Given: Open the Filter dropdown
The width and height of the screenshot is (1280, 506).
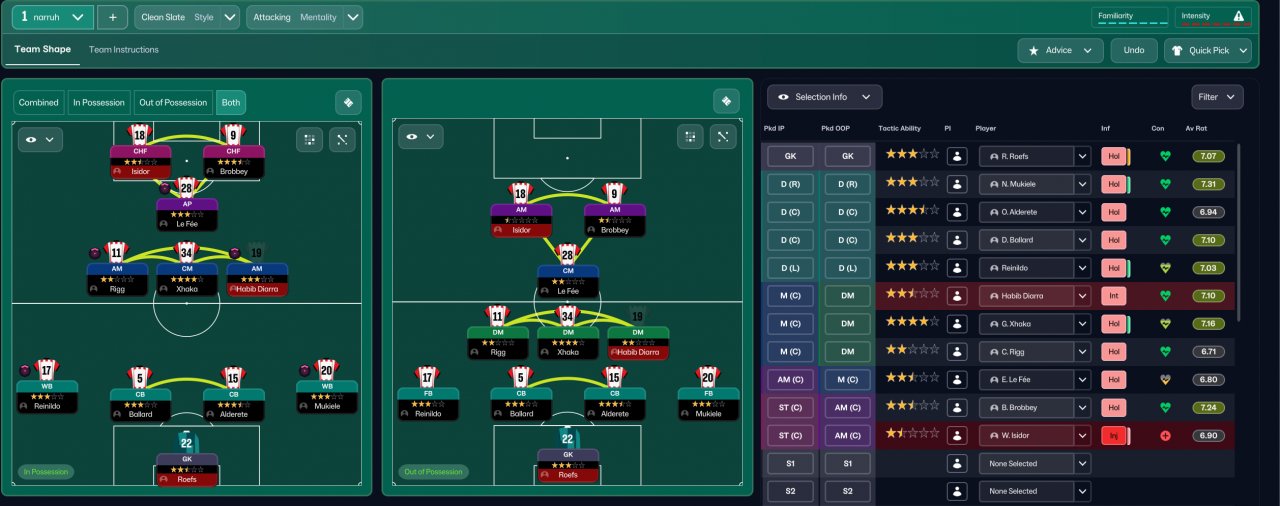Looking at the screenshot, I should point(1217,97).
